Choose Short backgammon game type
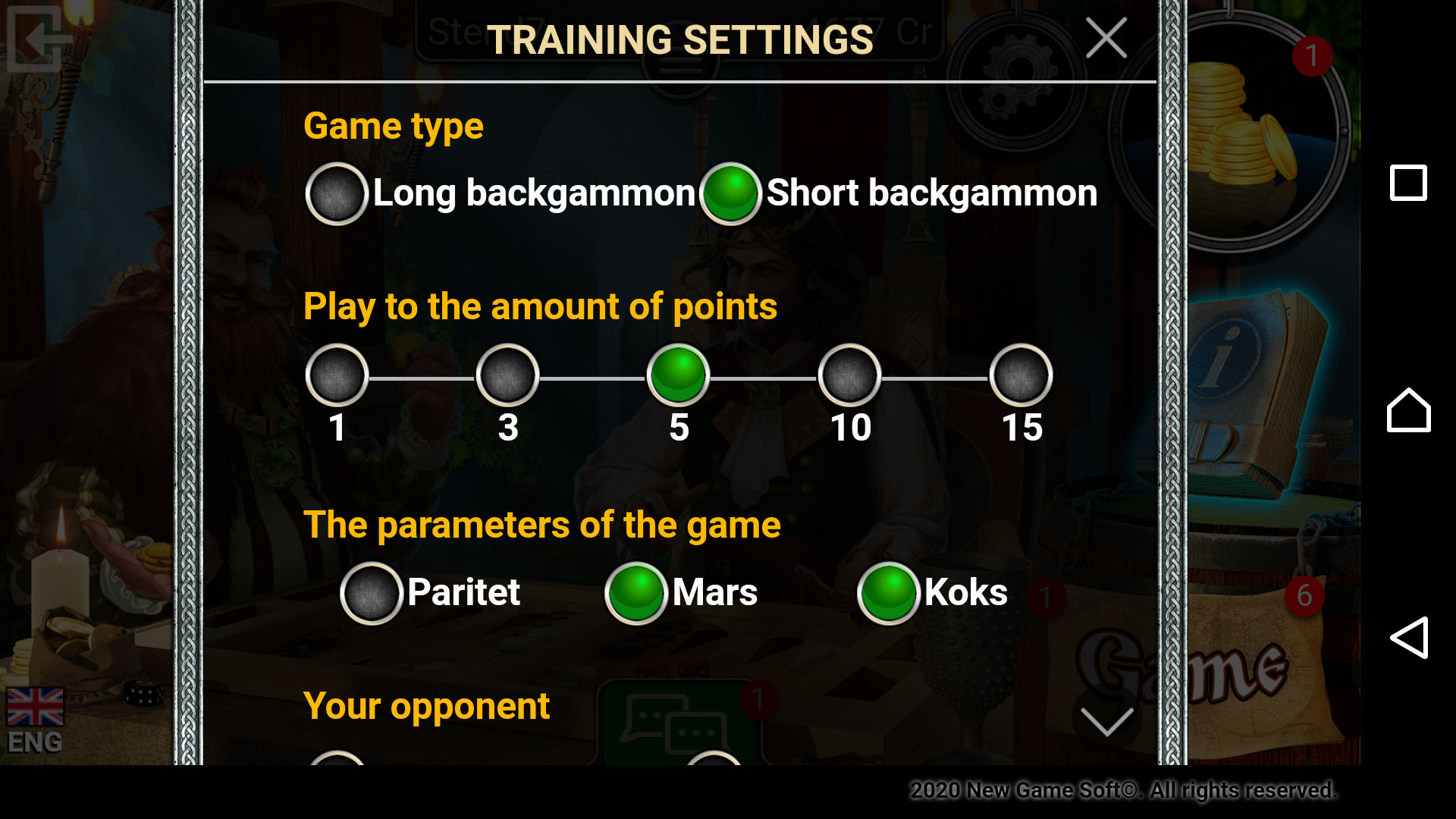The width and height of the screenshot is (1456, 819). point(730,193)
